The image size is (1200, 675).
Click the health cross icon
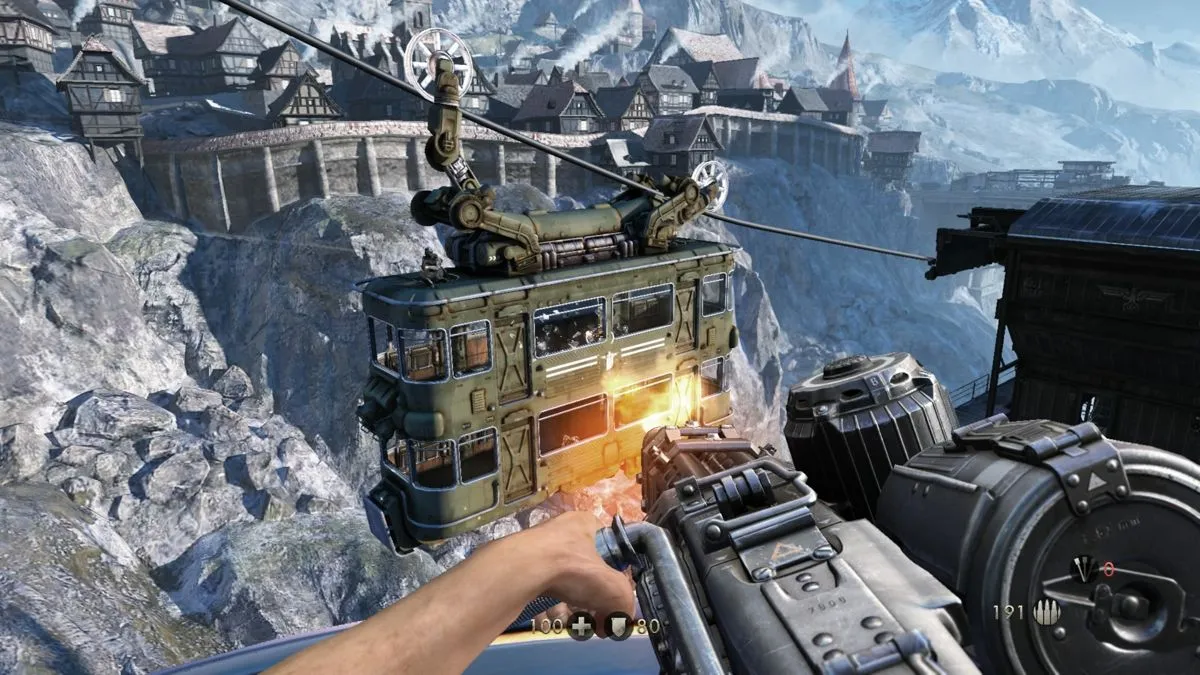581,627
